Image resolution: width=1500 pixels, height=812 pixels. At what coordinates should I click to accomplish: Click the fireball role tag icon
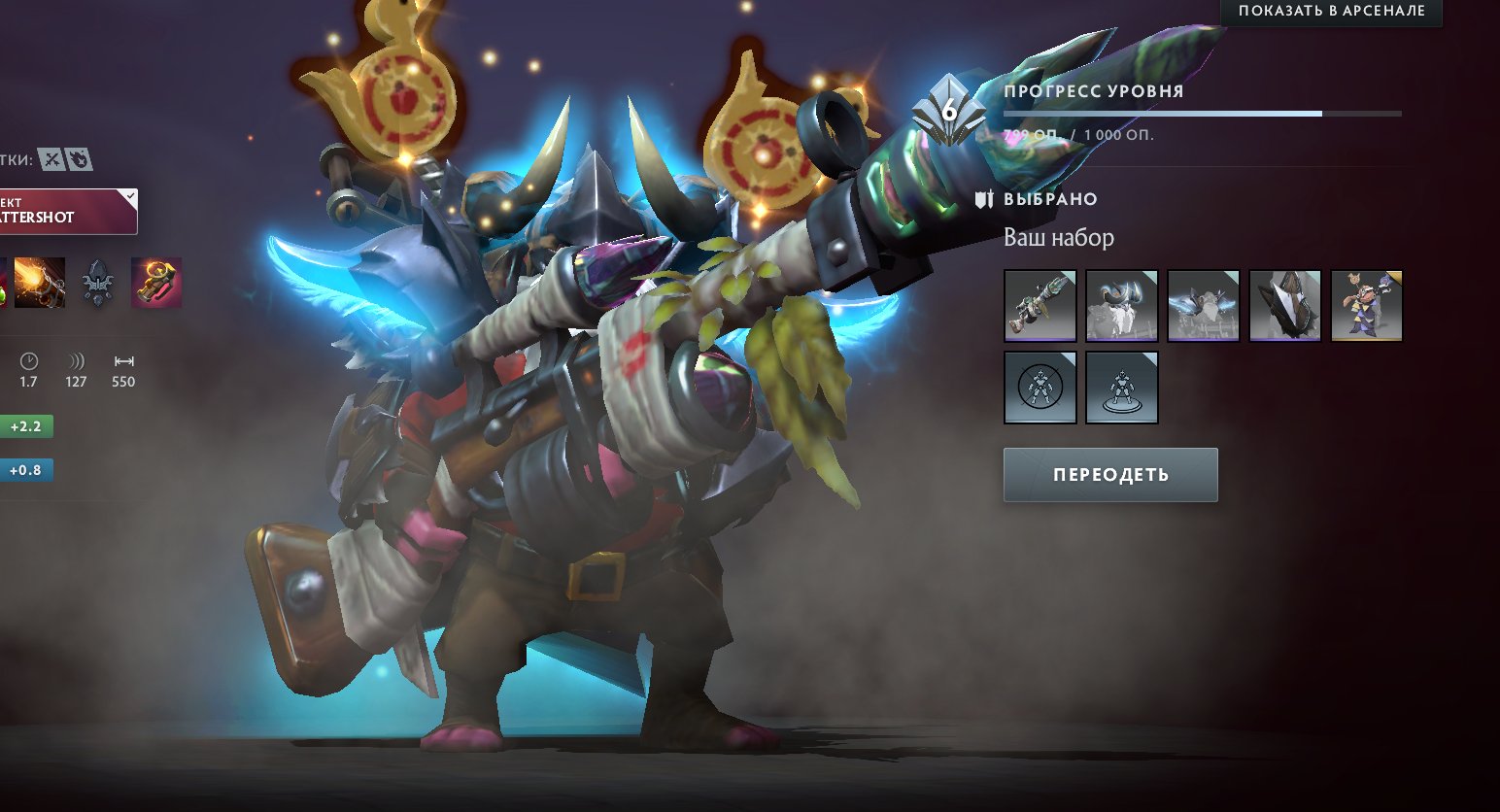click(80, 159)
